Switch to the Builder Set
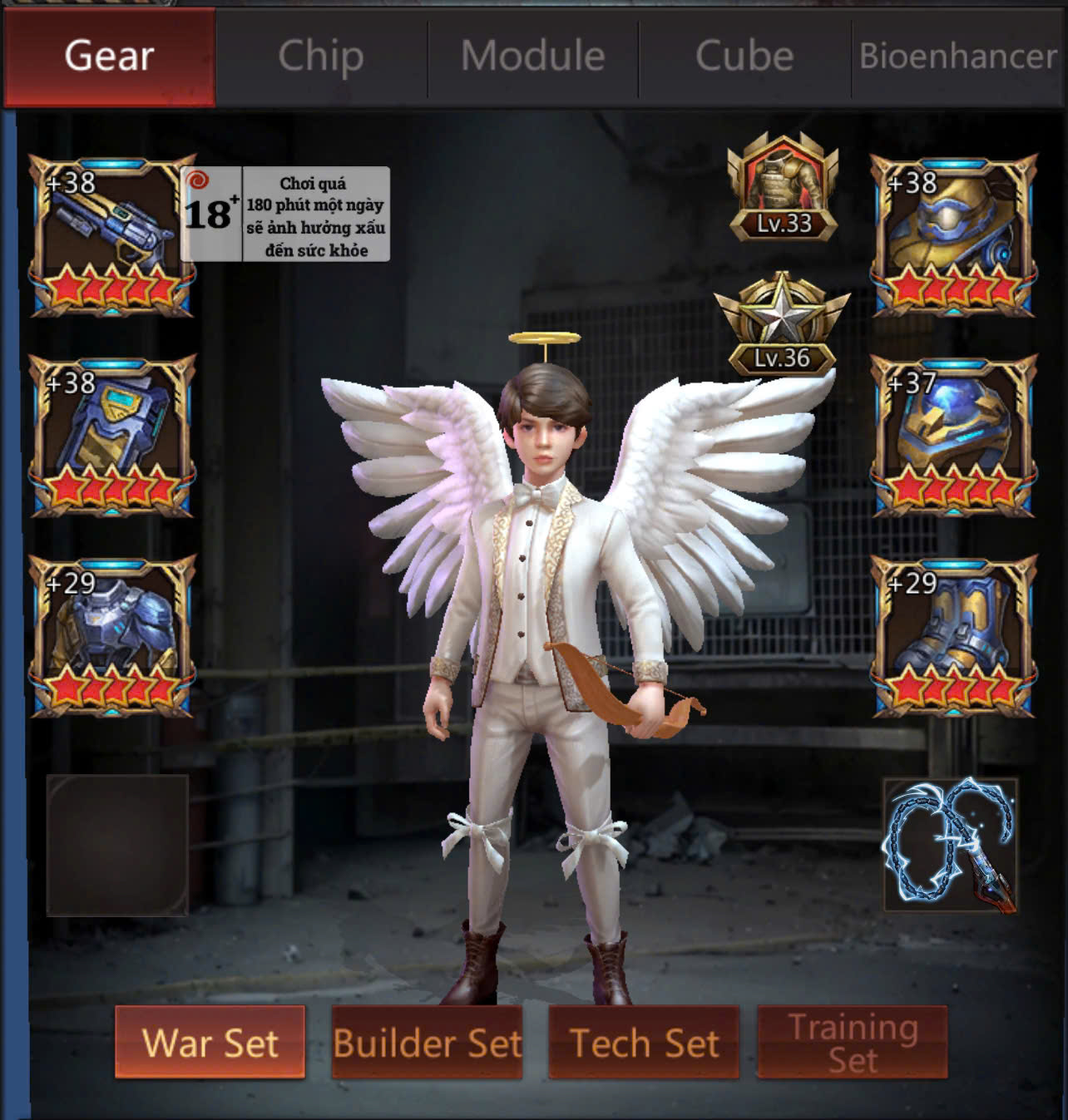Screen dimensions: 1068x1120 pyautogui.click(x=427, y=1043)
